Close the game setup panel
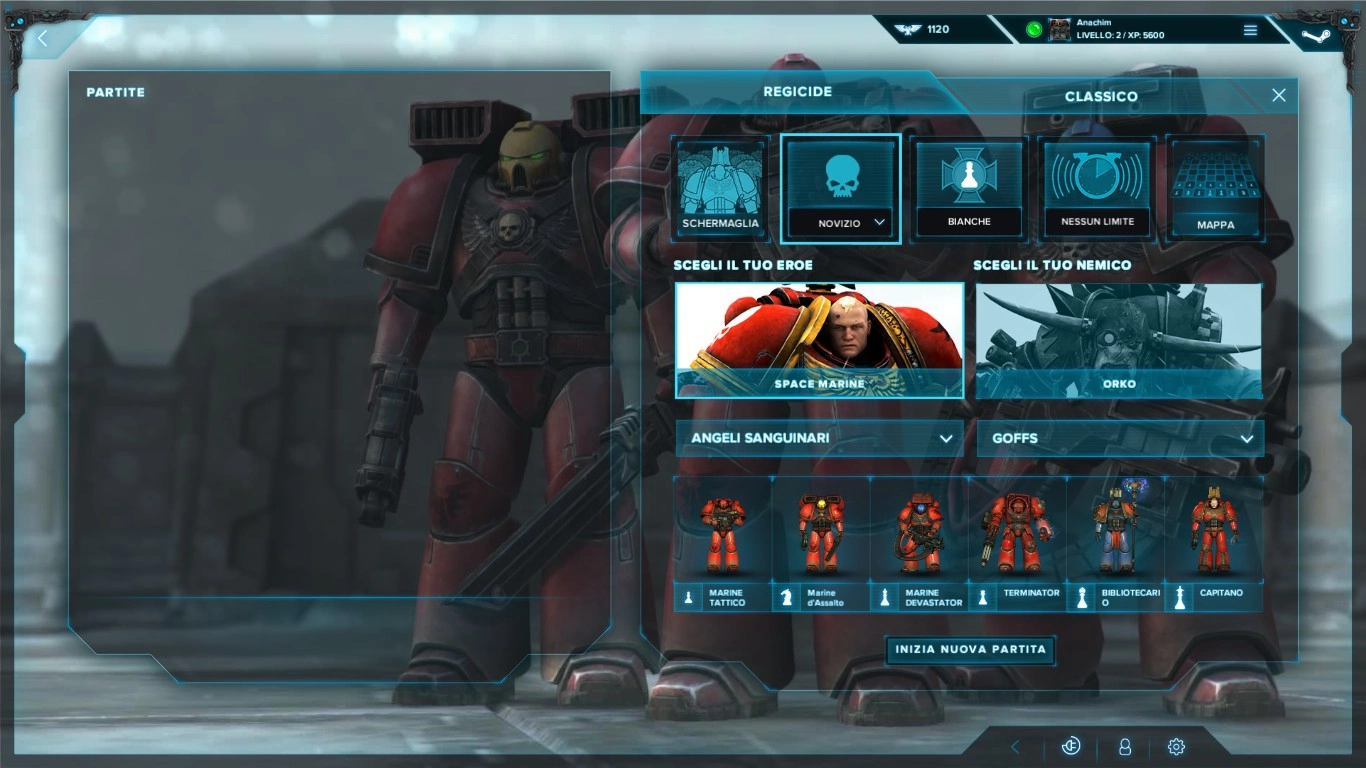 (x=1278, y=95)
